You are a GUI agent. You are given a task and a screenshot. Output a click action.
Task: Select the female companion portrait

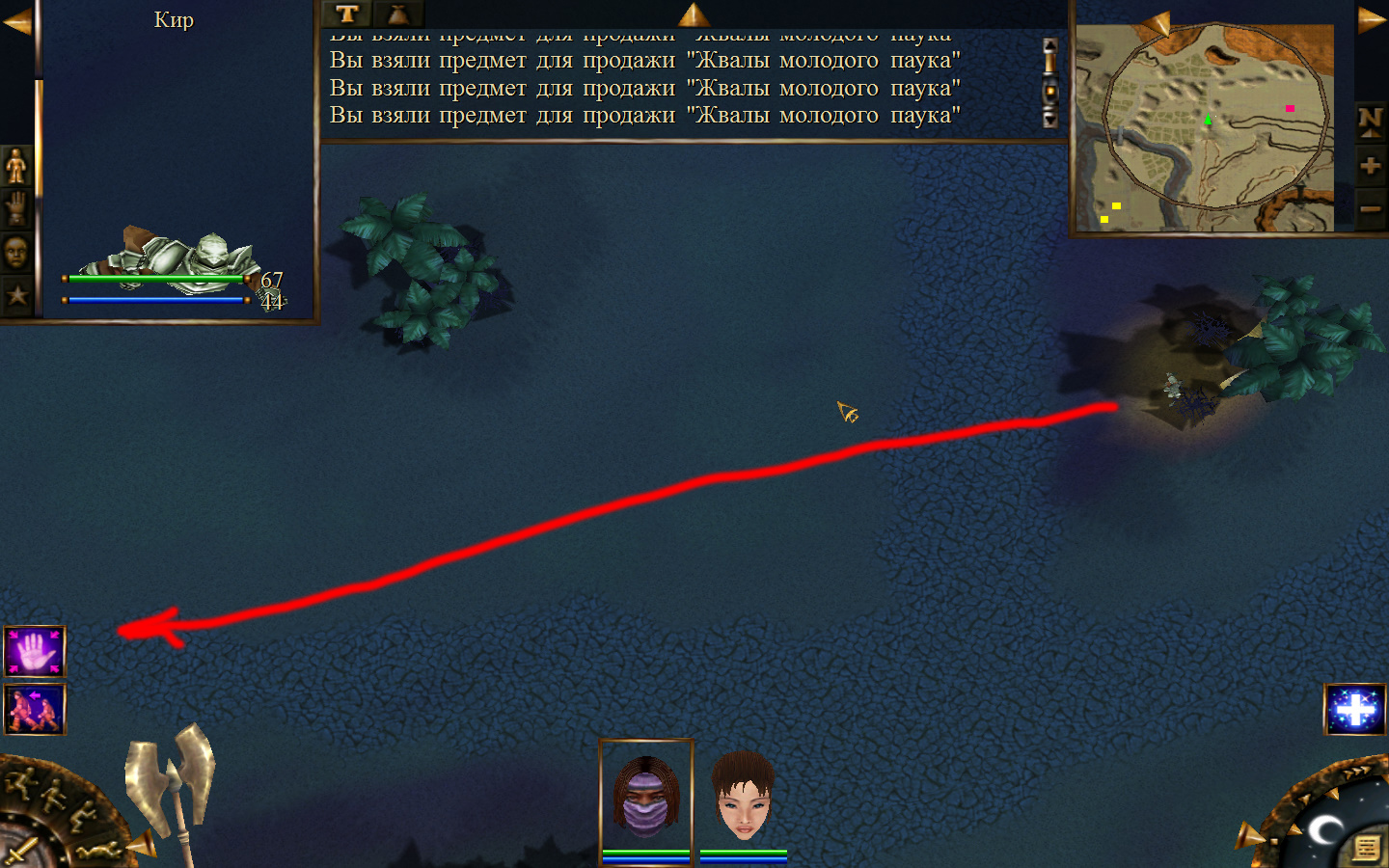click(x=743, y=797)
